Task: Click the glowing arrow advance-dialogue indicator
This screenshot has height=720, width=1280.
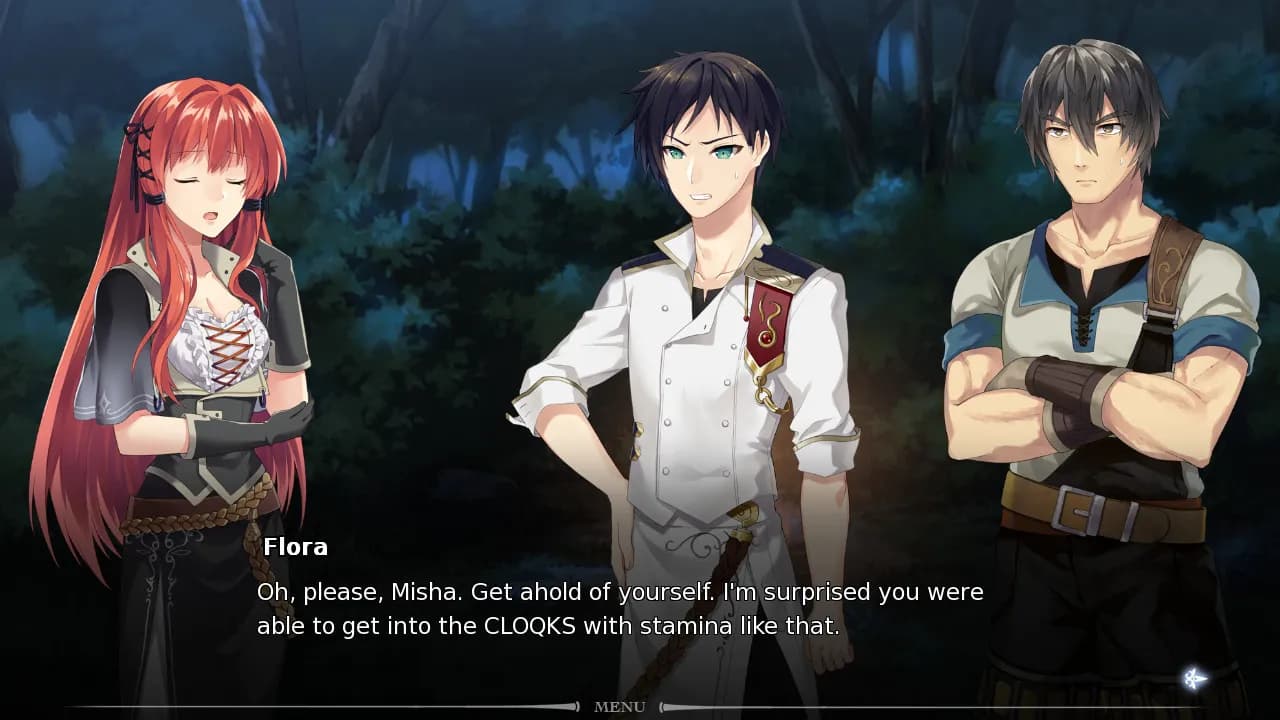Action: point(1194,679)
